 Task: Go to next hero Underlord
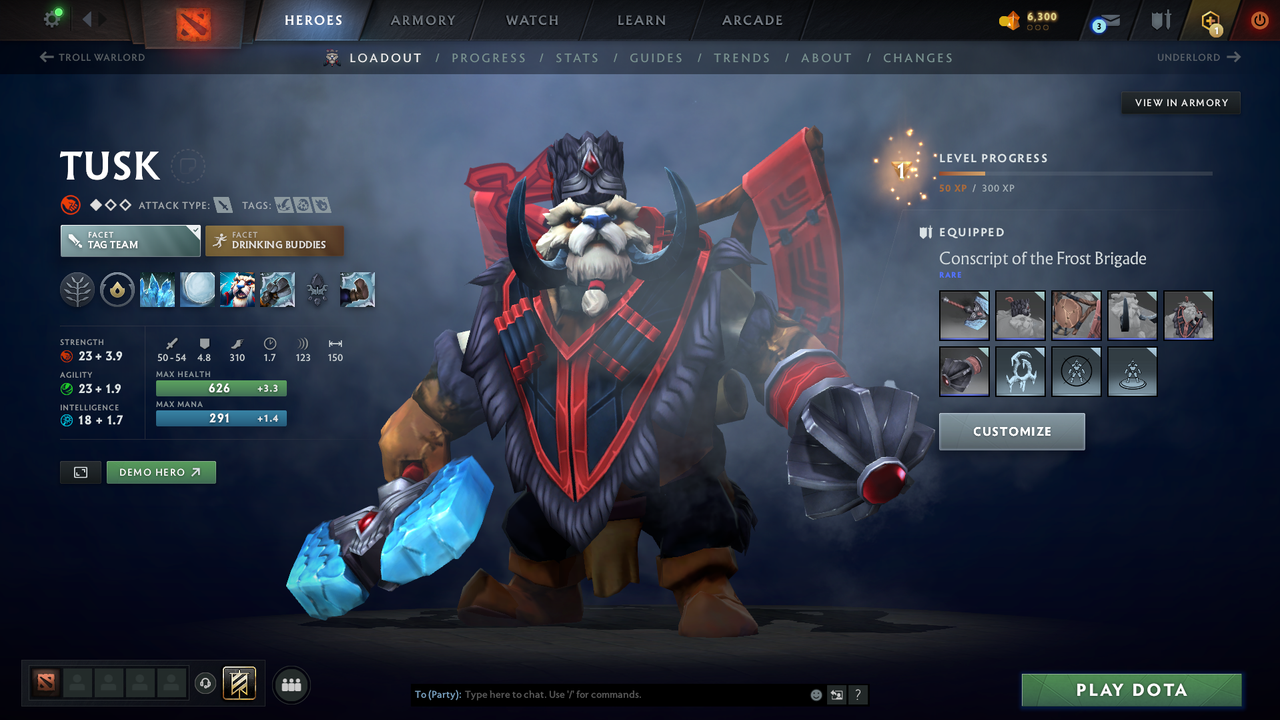pos(1199,57)
